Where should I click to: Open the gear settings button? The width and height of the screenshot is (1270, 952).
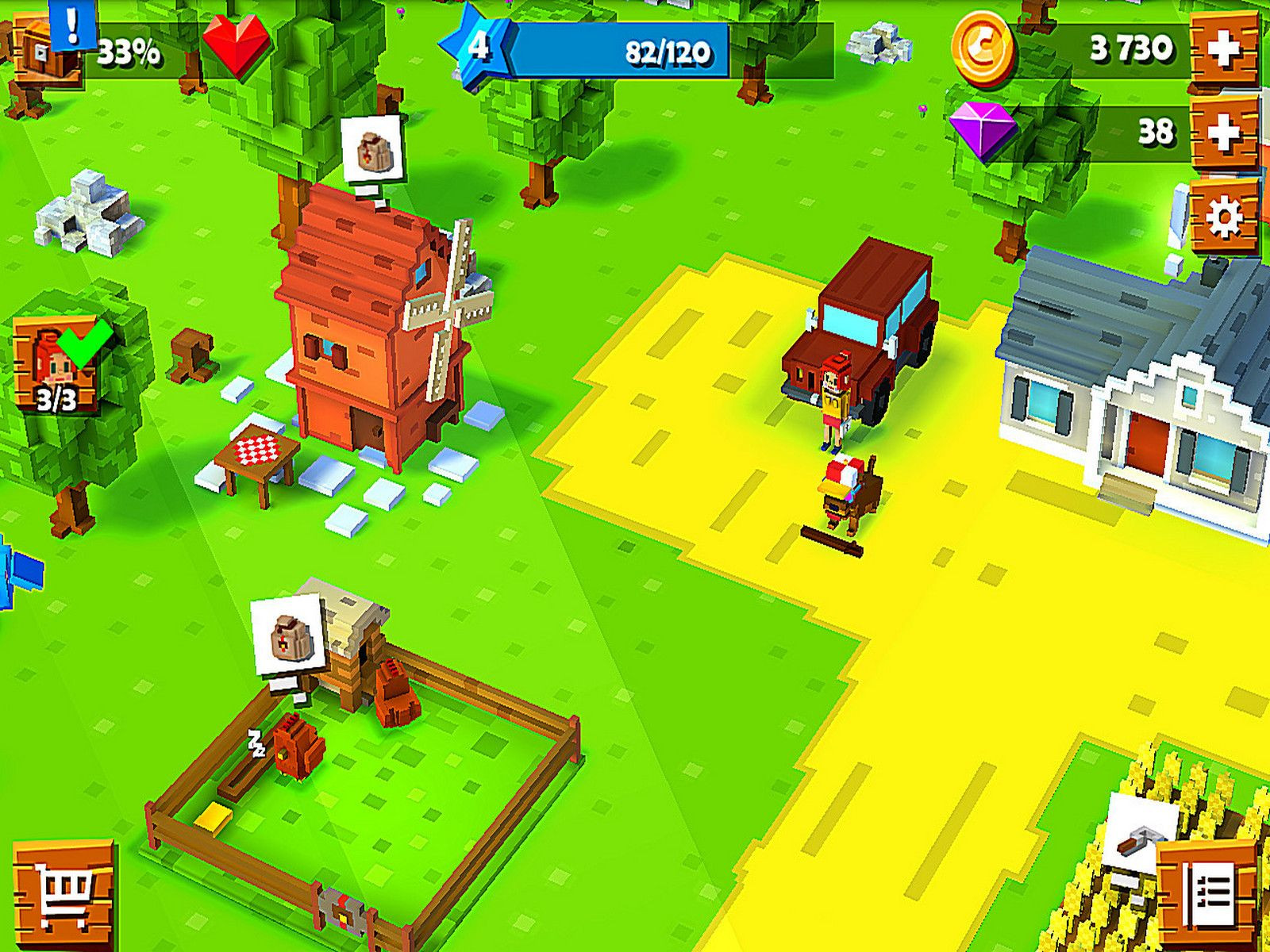tap(1223, 215)
